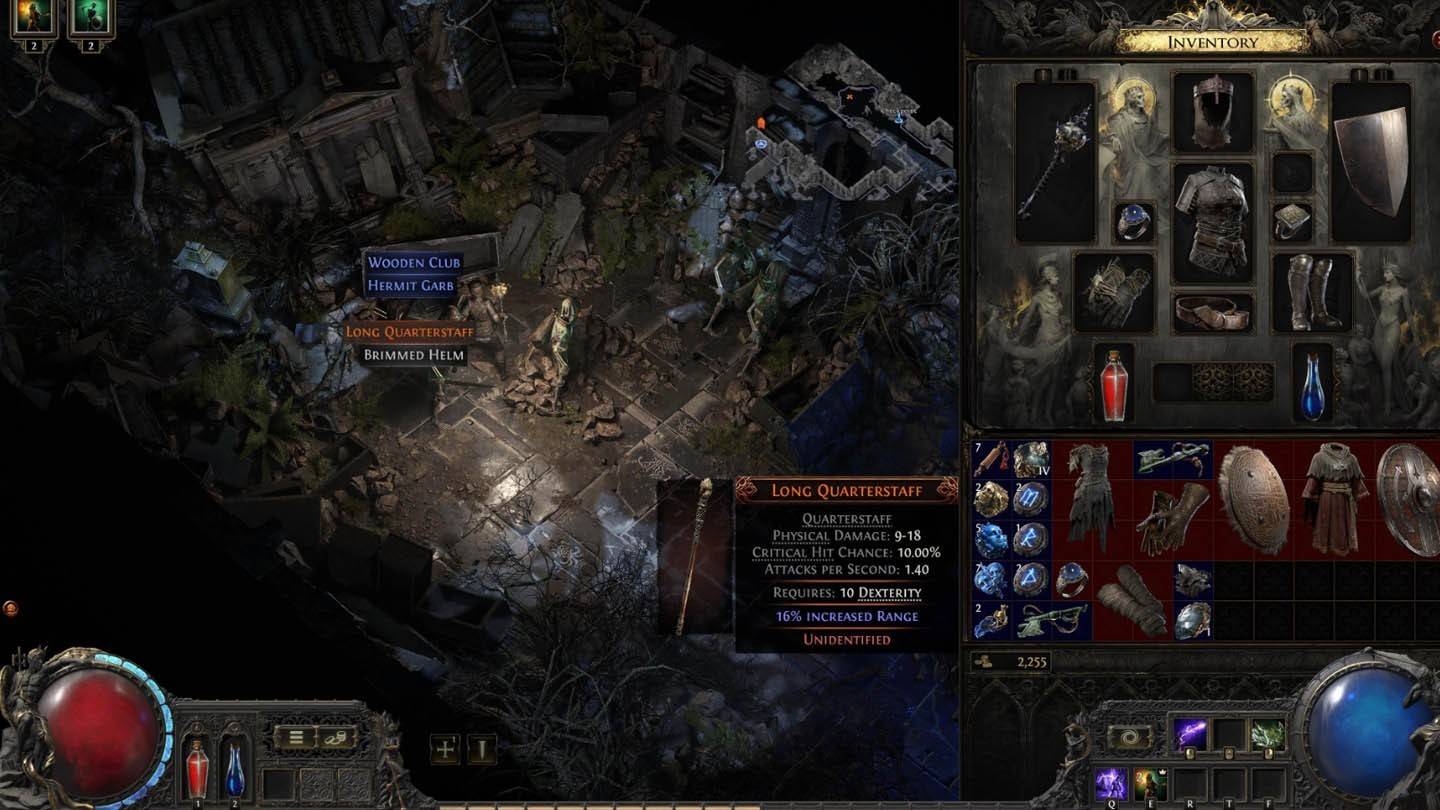
Task: Click the shackles icon beside the menu button
Action: click(x=334, y=737)
